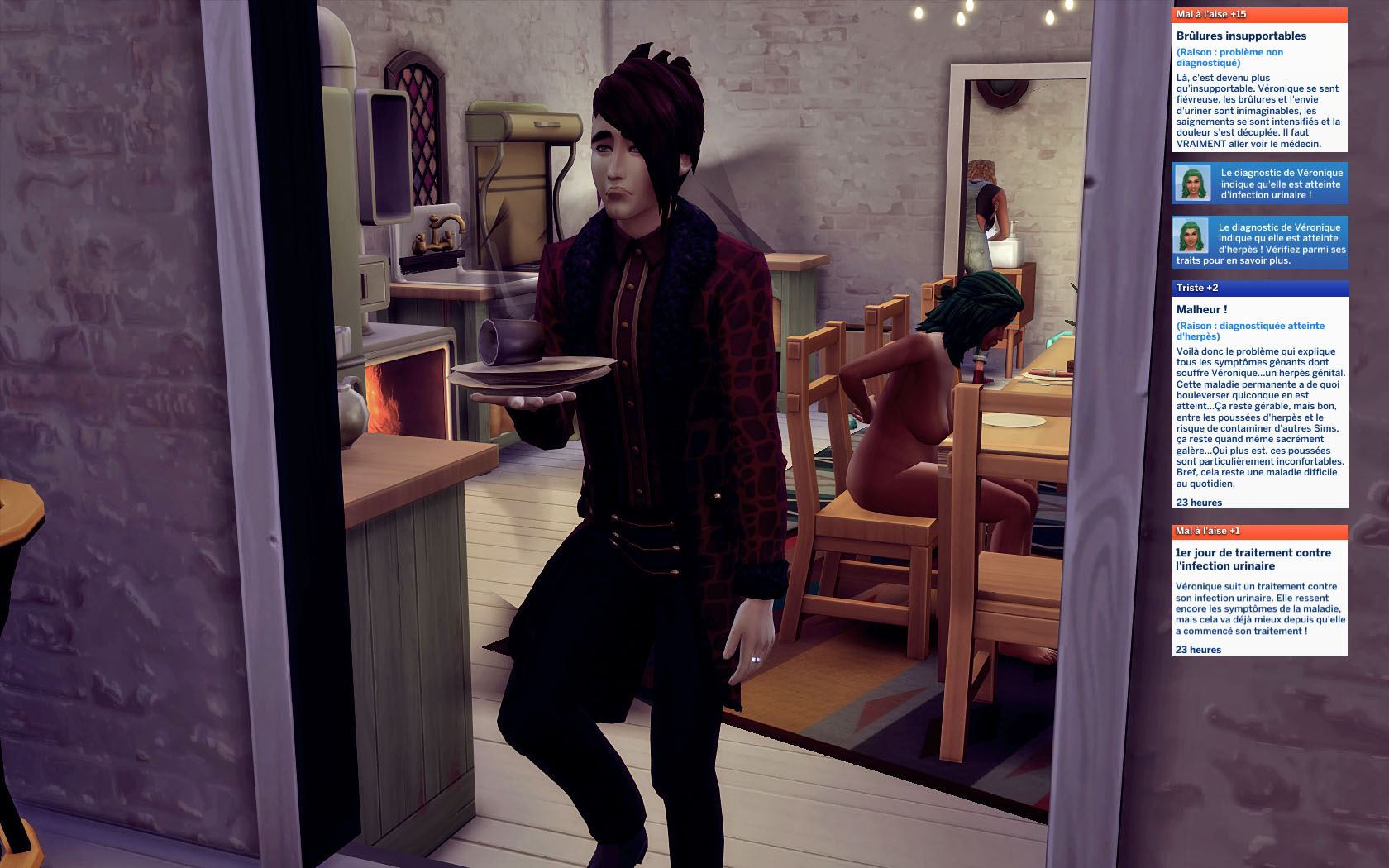The width and height of the screenshot is (1389, 868).
Task: Select the 'Brûlures insupportables' moodlet panel
Action: 1259,81
